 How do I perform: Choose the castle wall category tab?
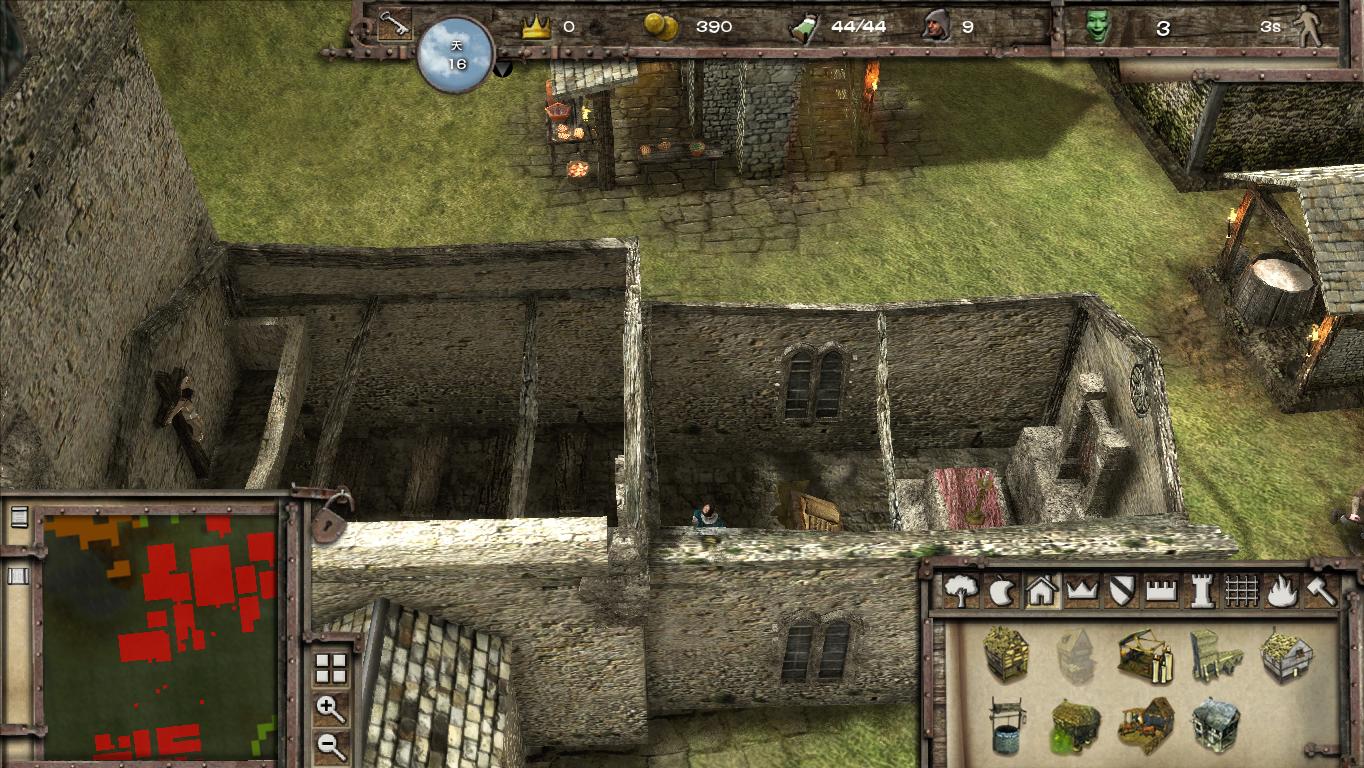pos(1160,591)
